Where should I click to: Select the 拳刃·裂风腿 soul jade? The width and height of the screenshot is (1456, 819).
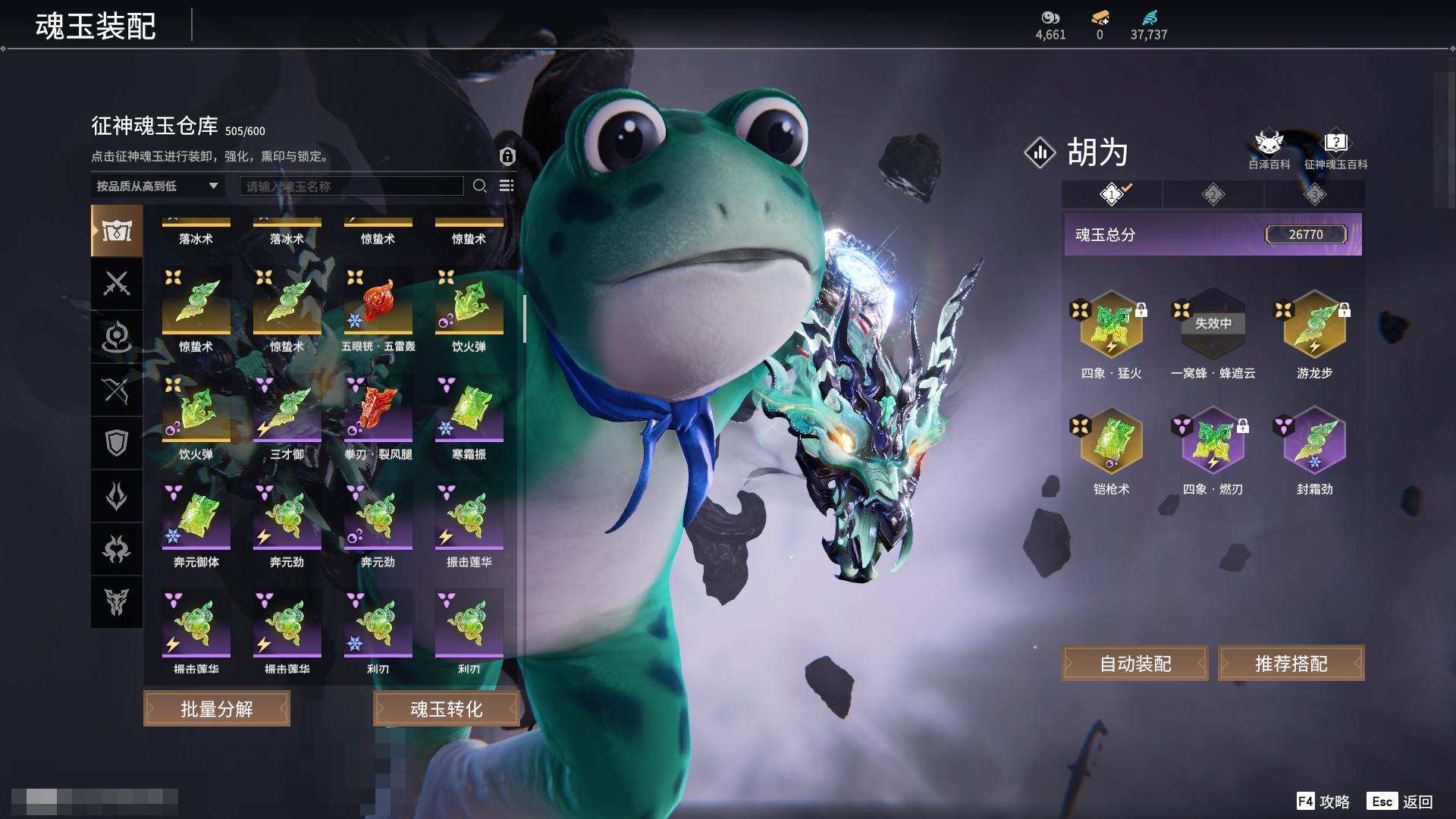378,409
